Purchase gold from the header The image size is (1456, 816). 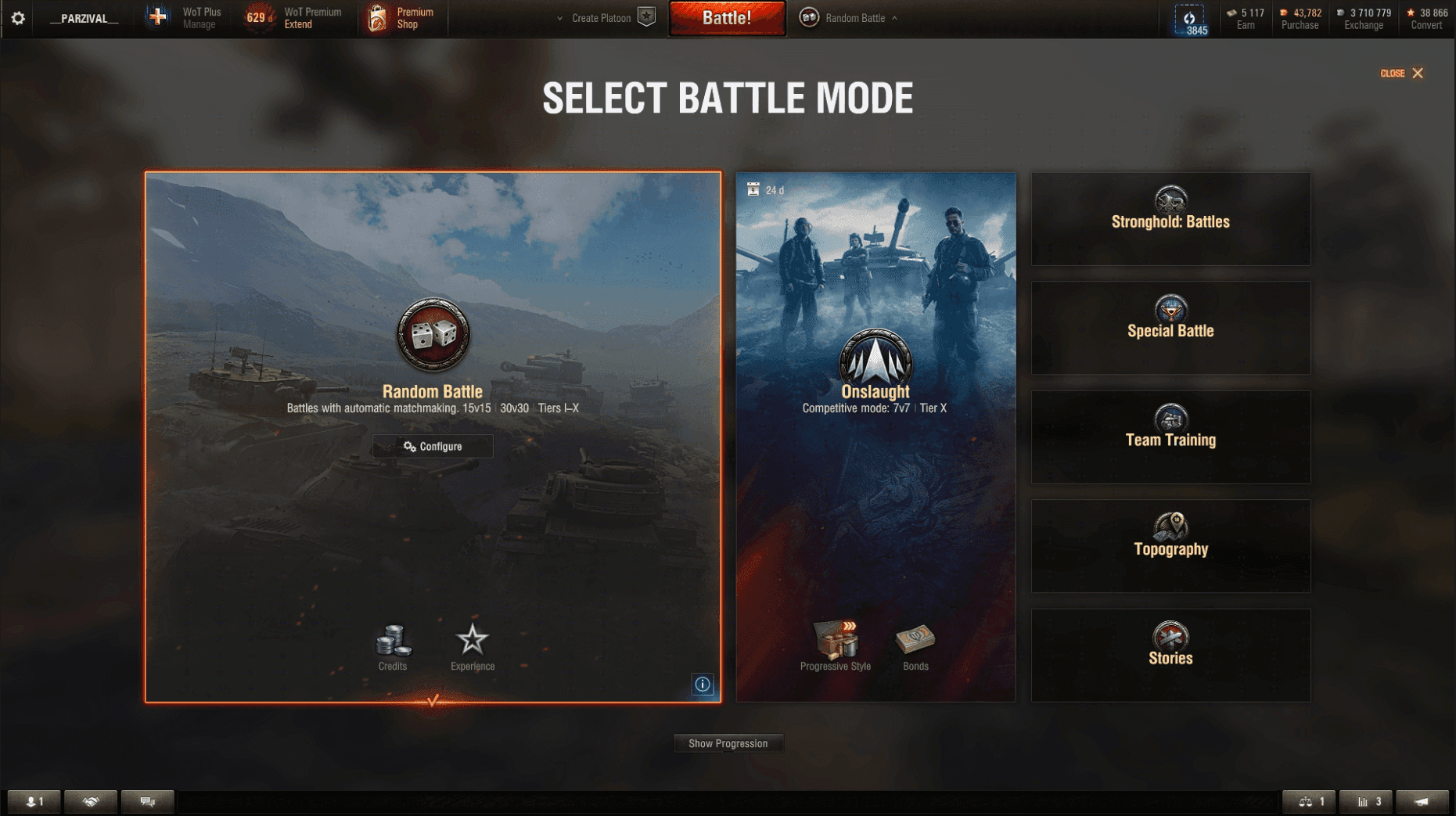coord(1300,19)
